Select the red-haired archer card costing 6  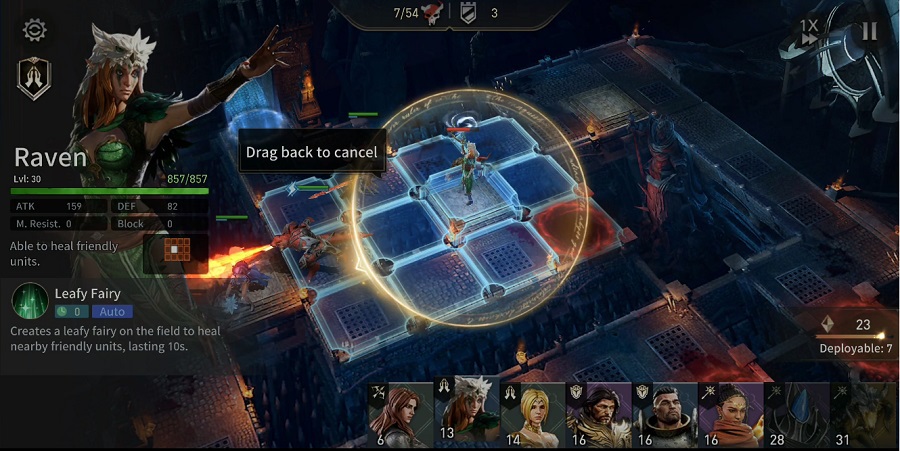pyautogui.click(x=400, y=413)
